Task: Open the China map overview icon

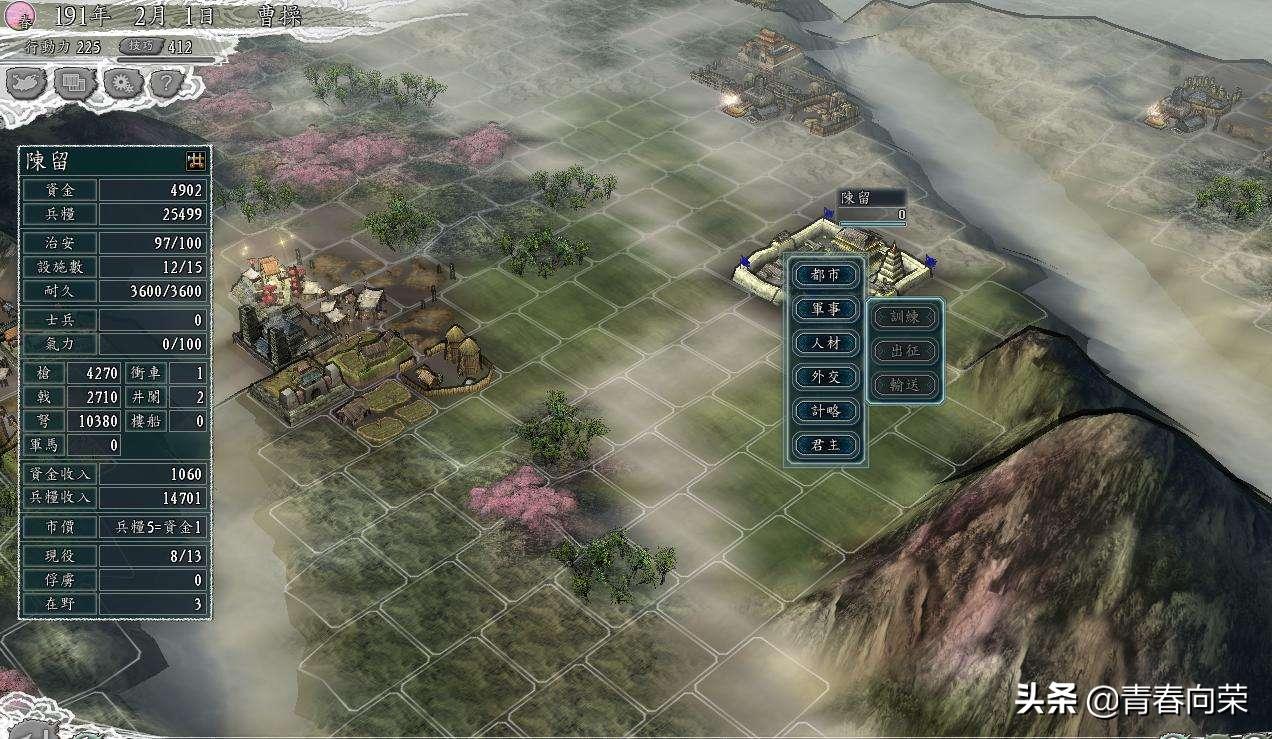Action: click(27, 83)
